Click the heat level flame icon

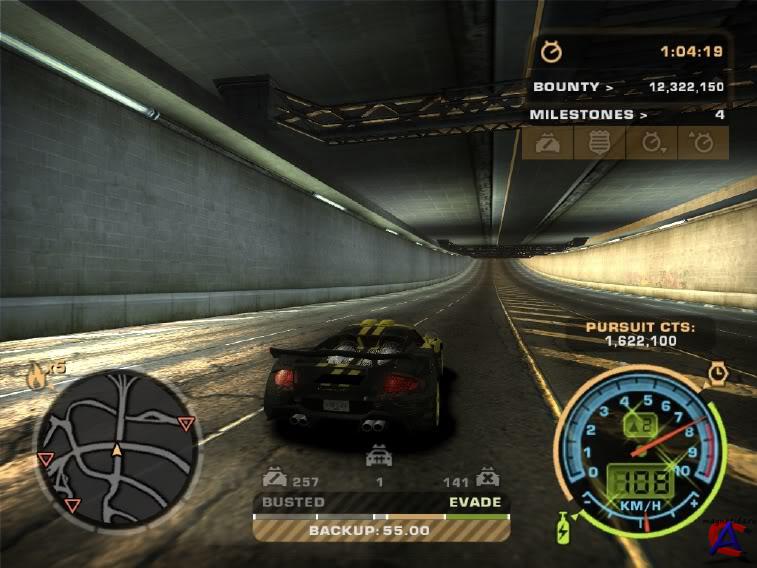(38, 376)
